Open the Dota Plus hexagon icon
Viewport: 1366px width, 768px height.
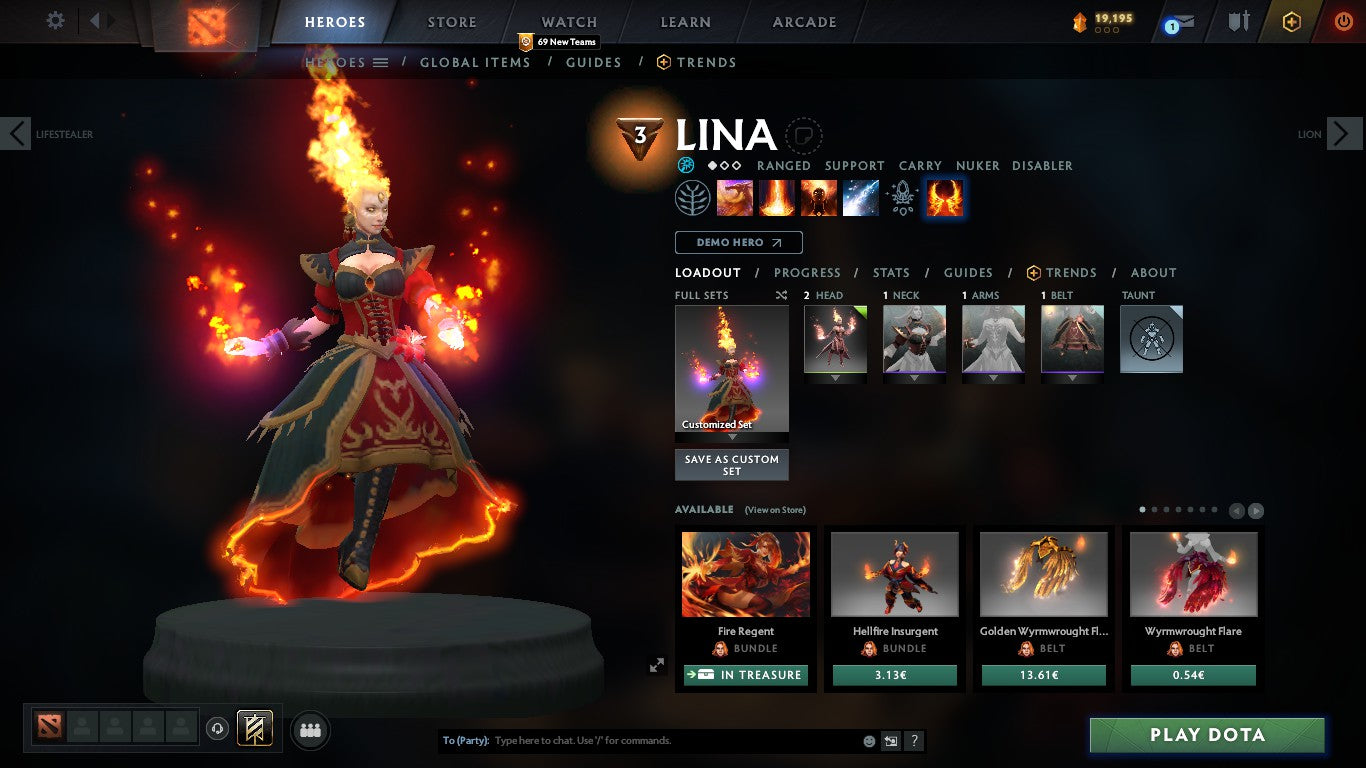pos(1289,20)
